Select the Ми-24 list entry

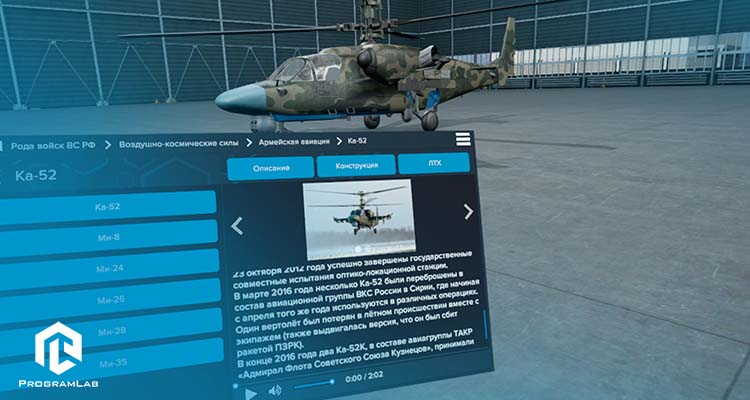click(x=109, y=268)
